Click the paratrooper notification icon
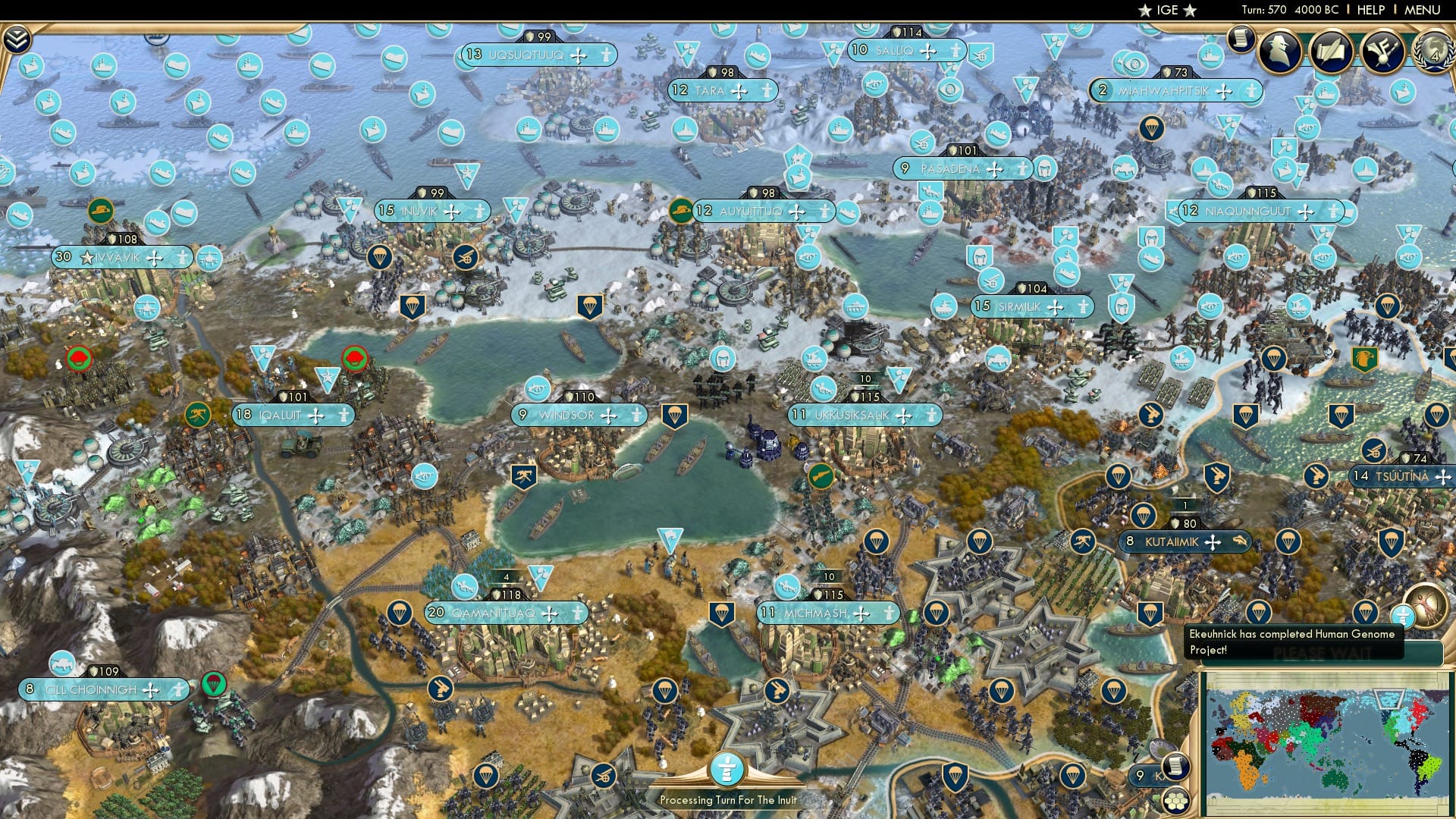 1365,613
